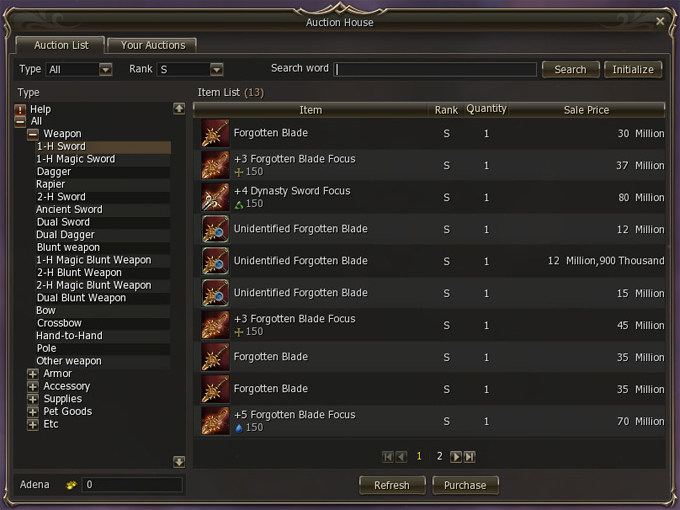Close the Auction House window
Screen dimensions: 680x510
[660, 21]
